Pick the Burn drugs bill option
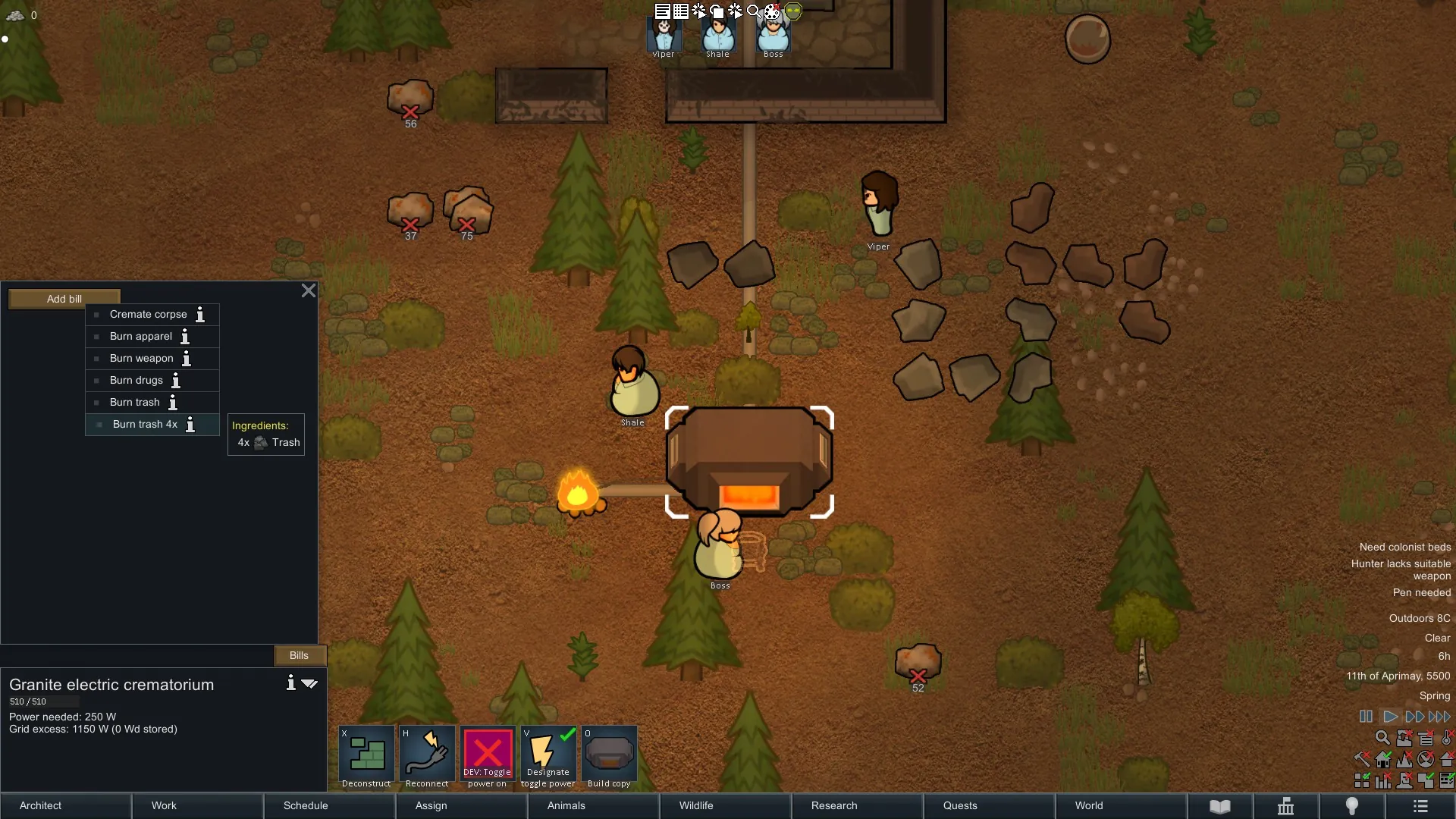This screenshot has width=1456, height=819. [x=136, y=380]
